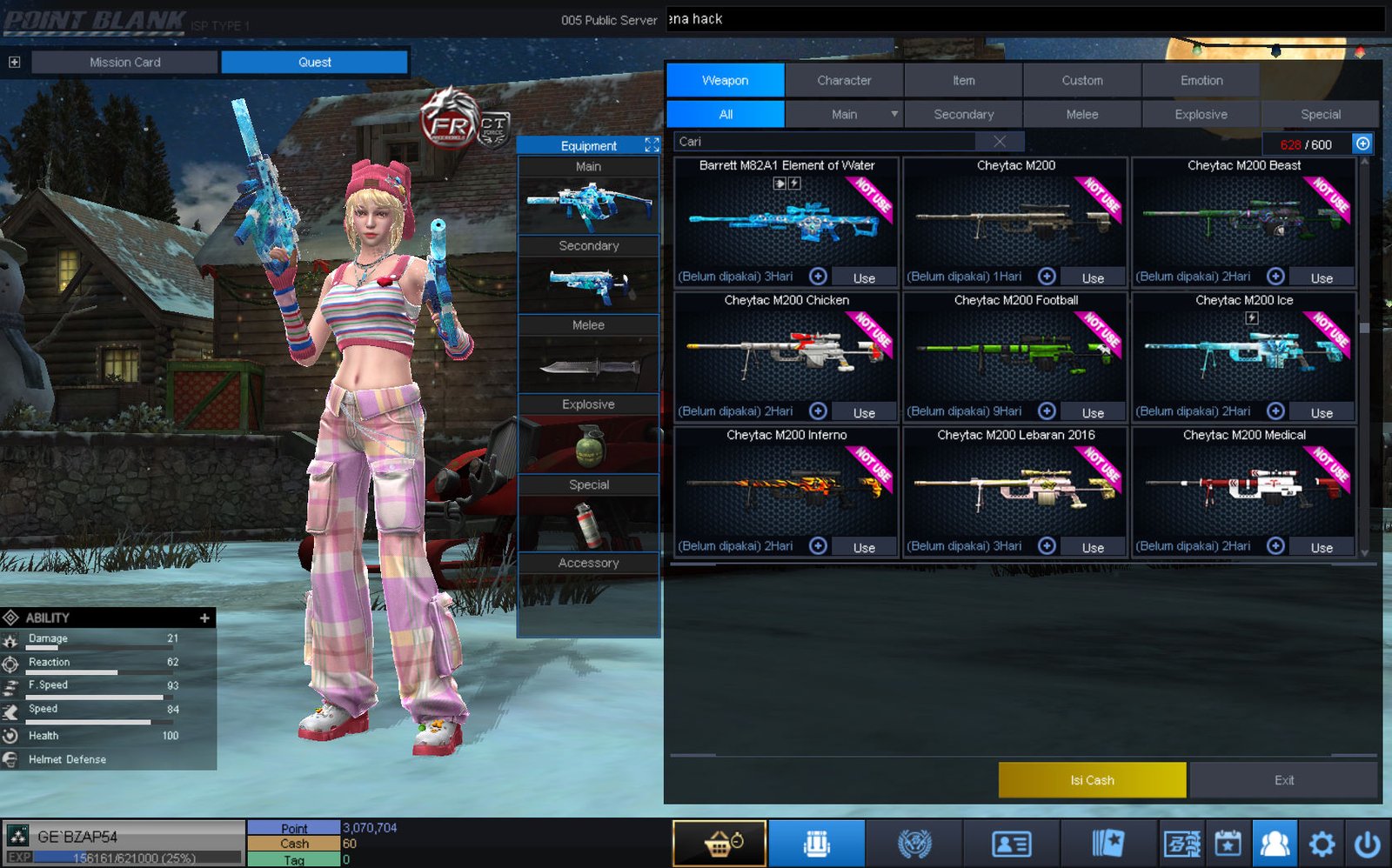Exit the inventory screen
This screenshot has width=1392, height=868.
click(1284, 780)
